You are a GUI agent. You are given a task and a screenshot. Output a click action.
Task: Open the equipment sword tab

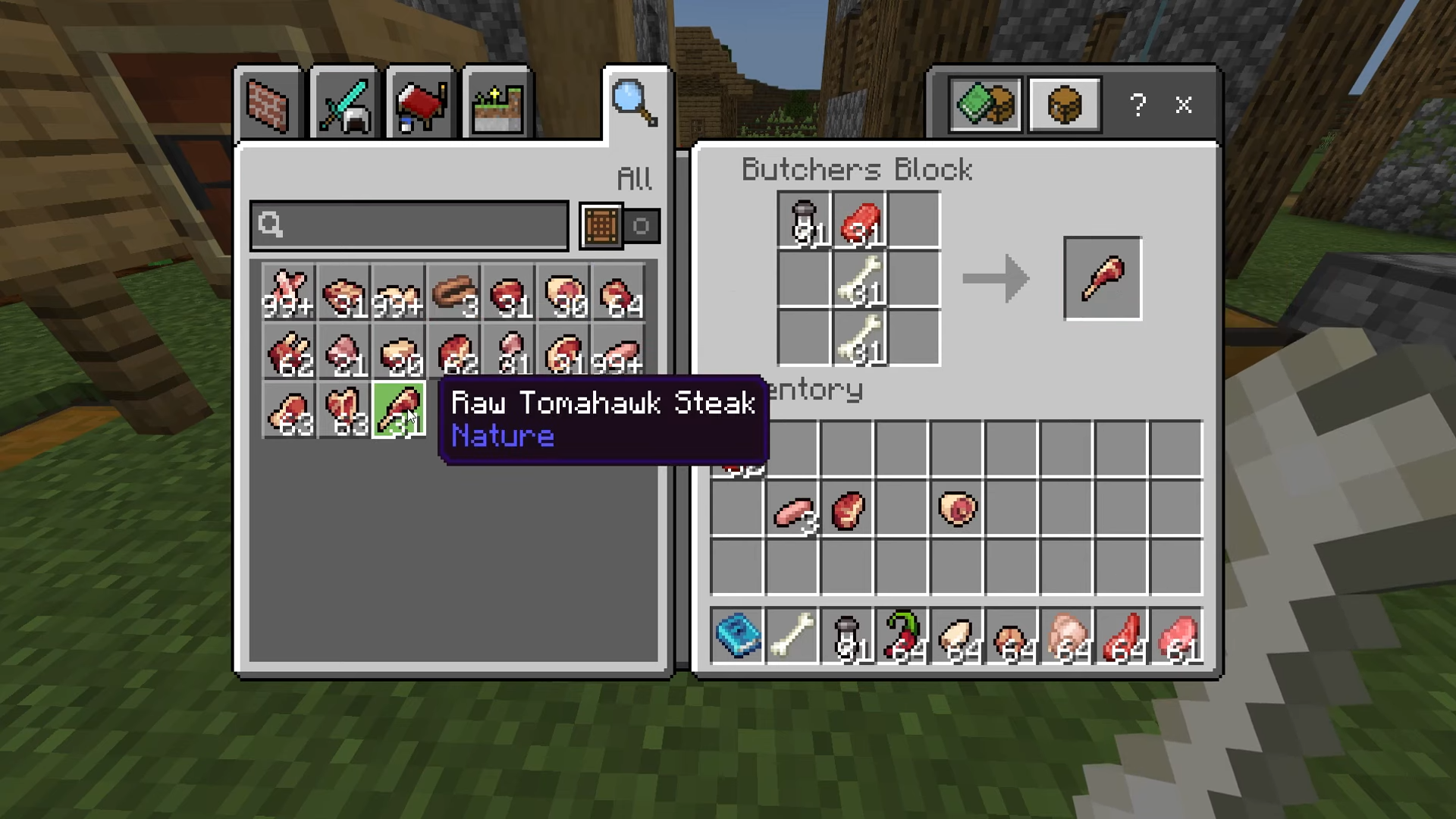(x=344, y=105)
